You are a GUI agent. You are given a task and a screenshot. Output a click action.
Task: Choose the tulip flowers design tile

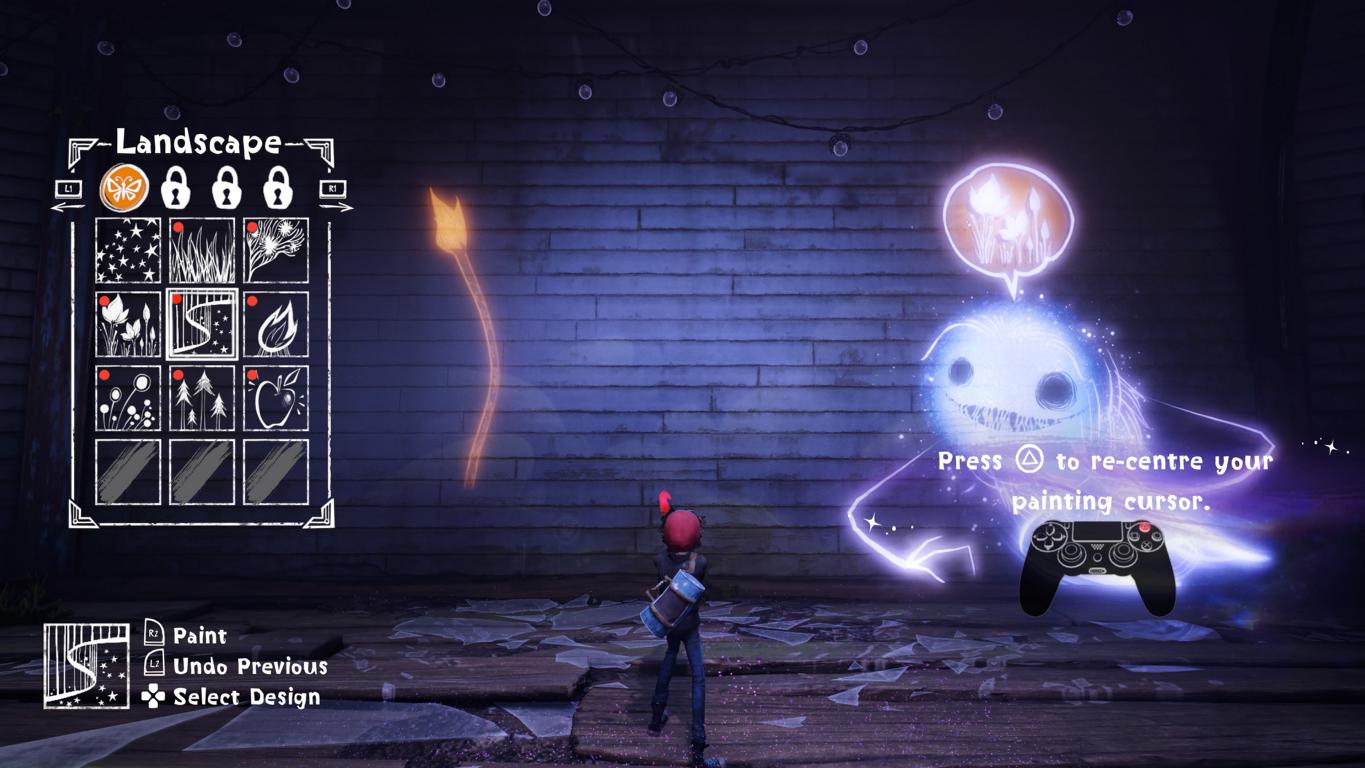point(128,325)
